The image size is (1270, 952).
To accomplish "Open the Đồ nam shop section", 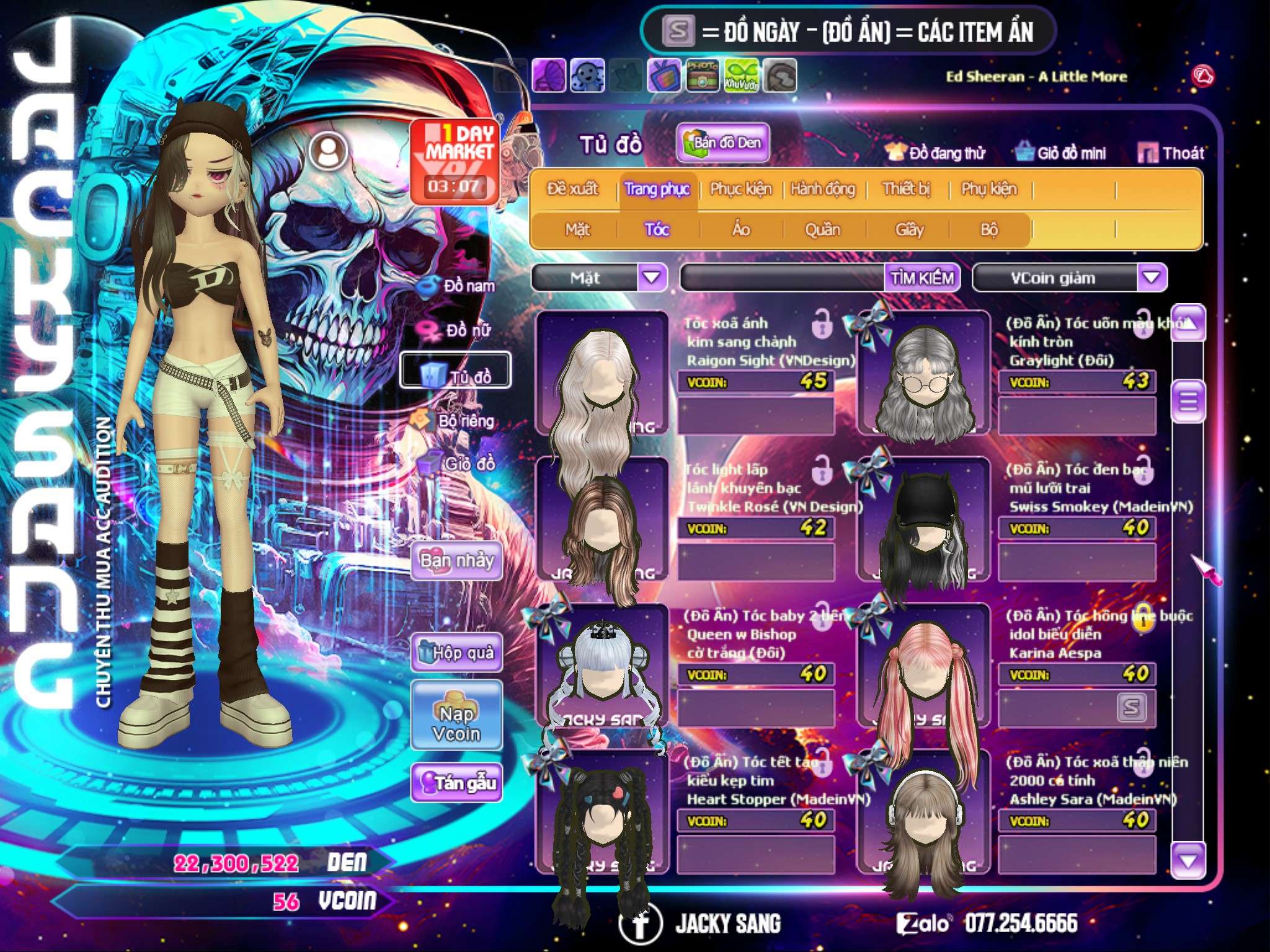I will (x=459, y=286).
